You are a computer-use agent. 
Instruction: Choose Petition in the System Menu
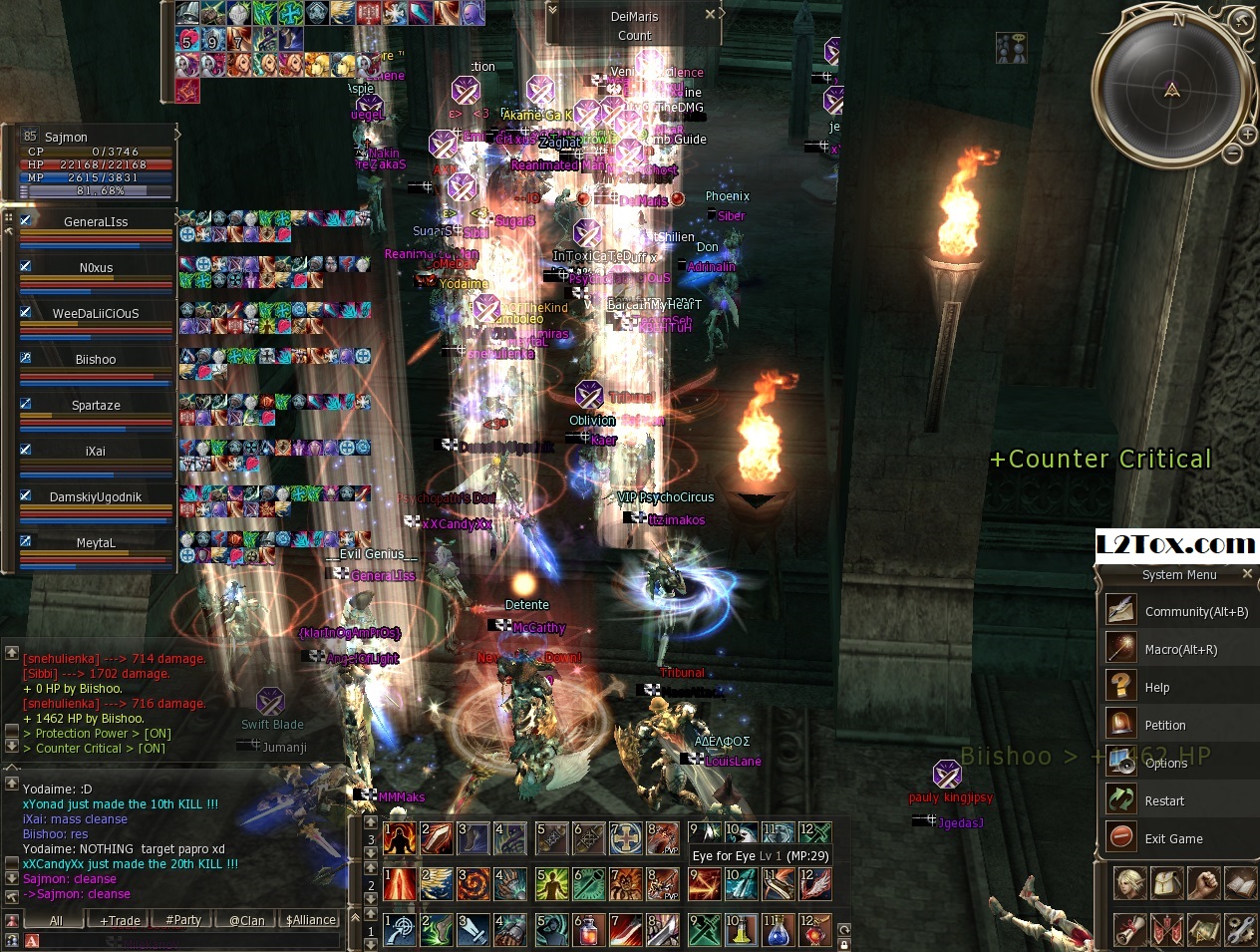point(1164,725)
